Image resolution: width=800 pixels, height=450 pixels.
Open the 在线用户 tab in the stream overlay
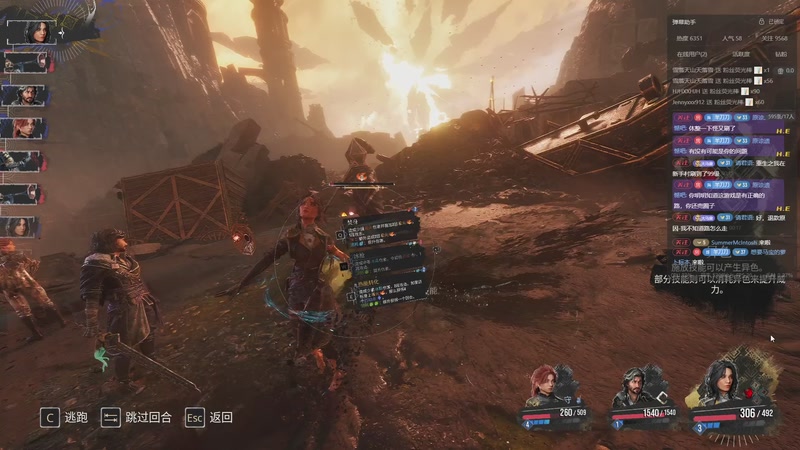691,54
